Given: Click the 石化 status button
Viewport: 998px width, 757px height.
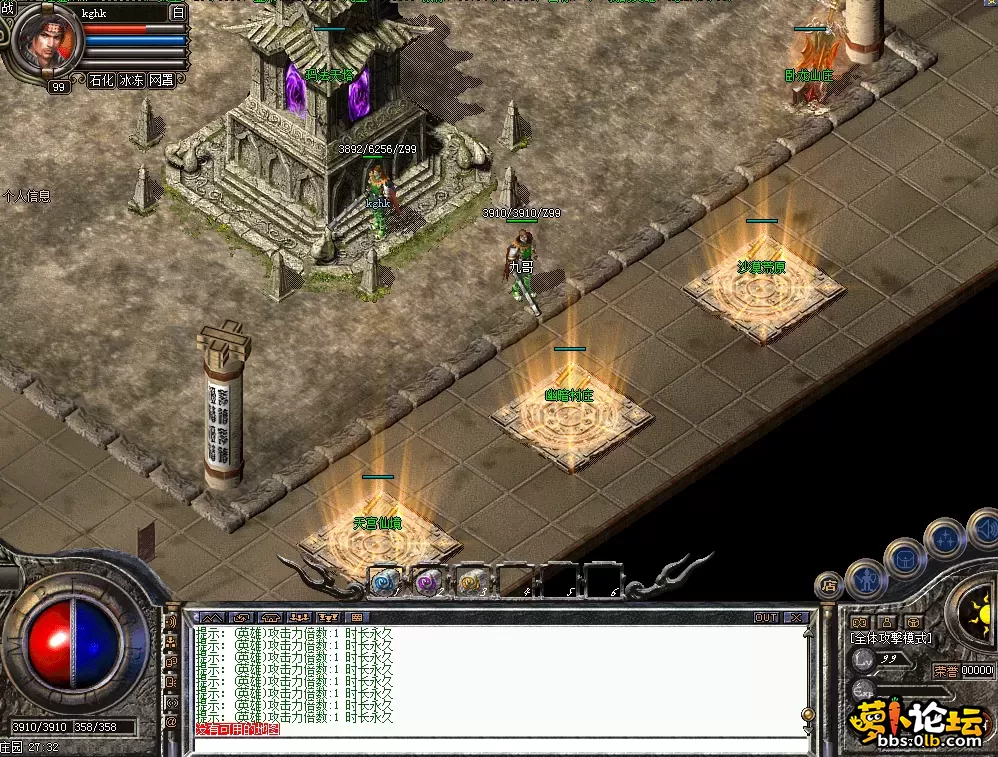Looking at the screenshot, I should [x=101, y=80].
